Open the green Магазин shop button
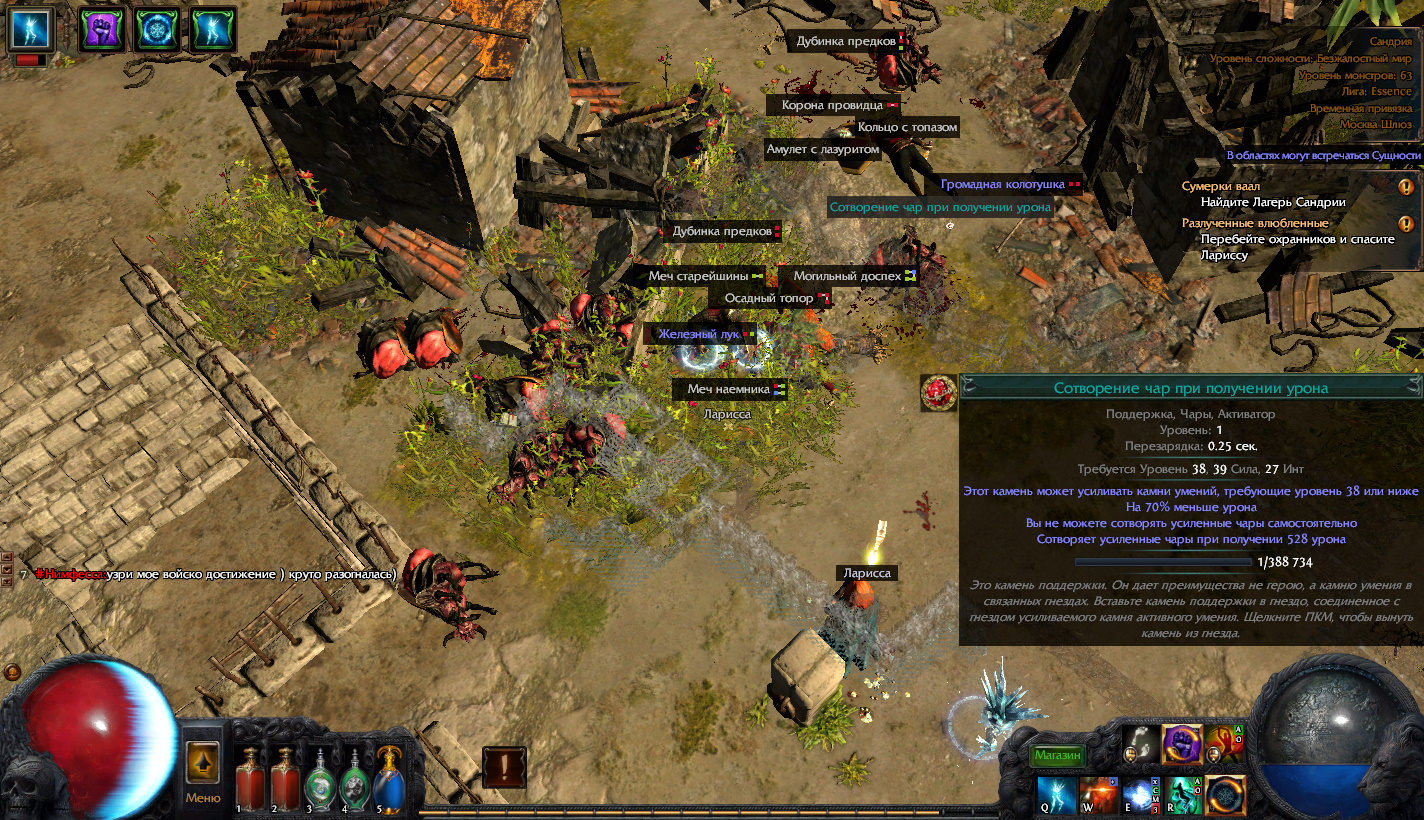 (1057, 756)
